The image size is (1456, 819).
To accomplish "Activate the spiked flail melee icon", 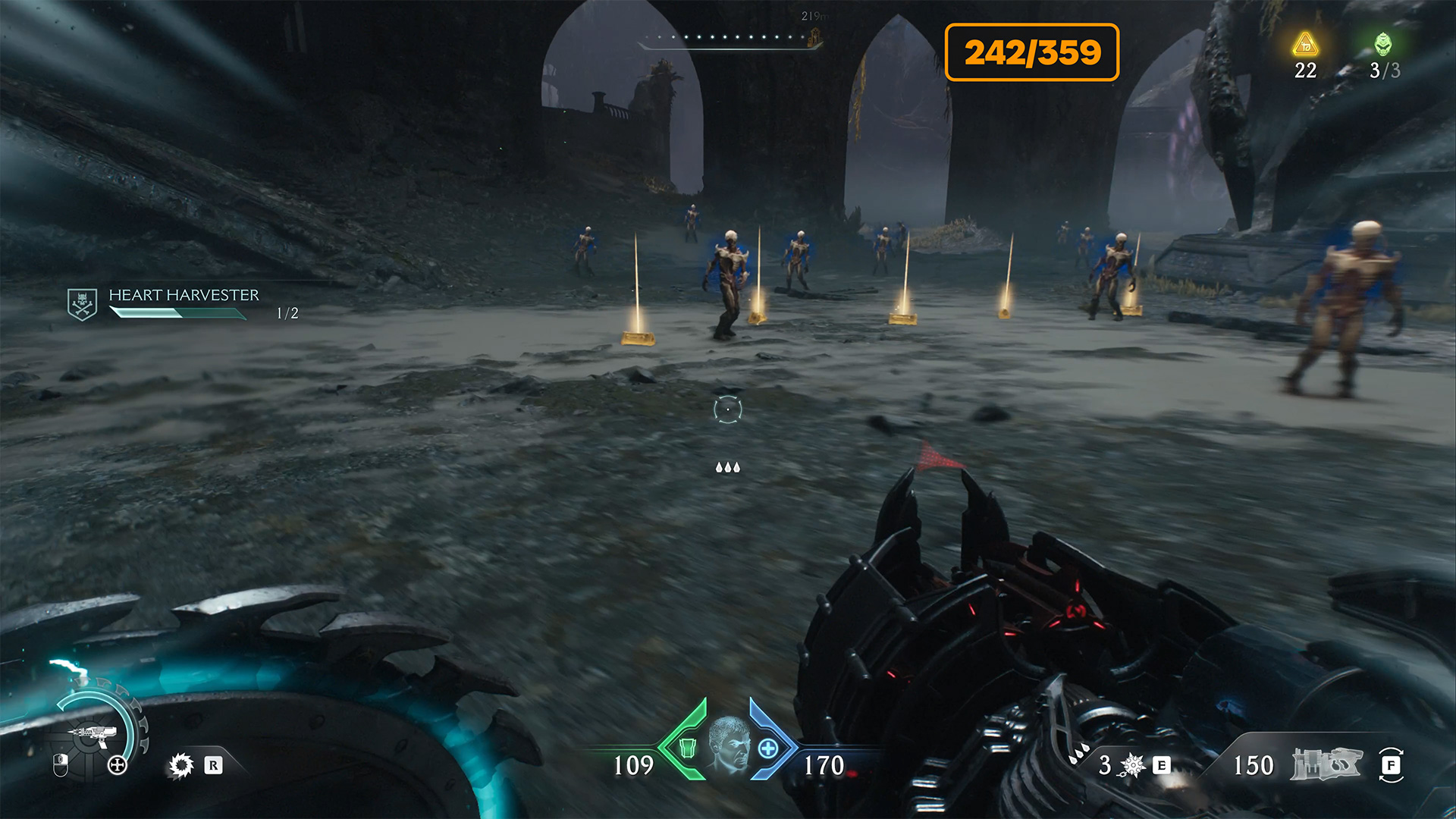I will (1133, 765).
